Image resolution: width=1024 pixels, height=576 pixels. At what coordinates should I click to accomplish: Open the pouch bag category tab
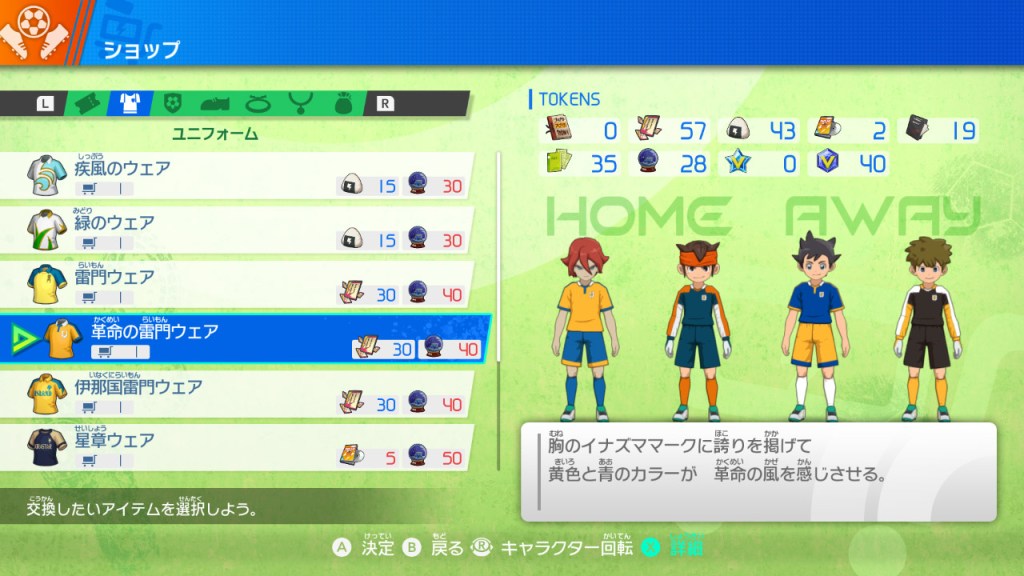pos(342,102)
